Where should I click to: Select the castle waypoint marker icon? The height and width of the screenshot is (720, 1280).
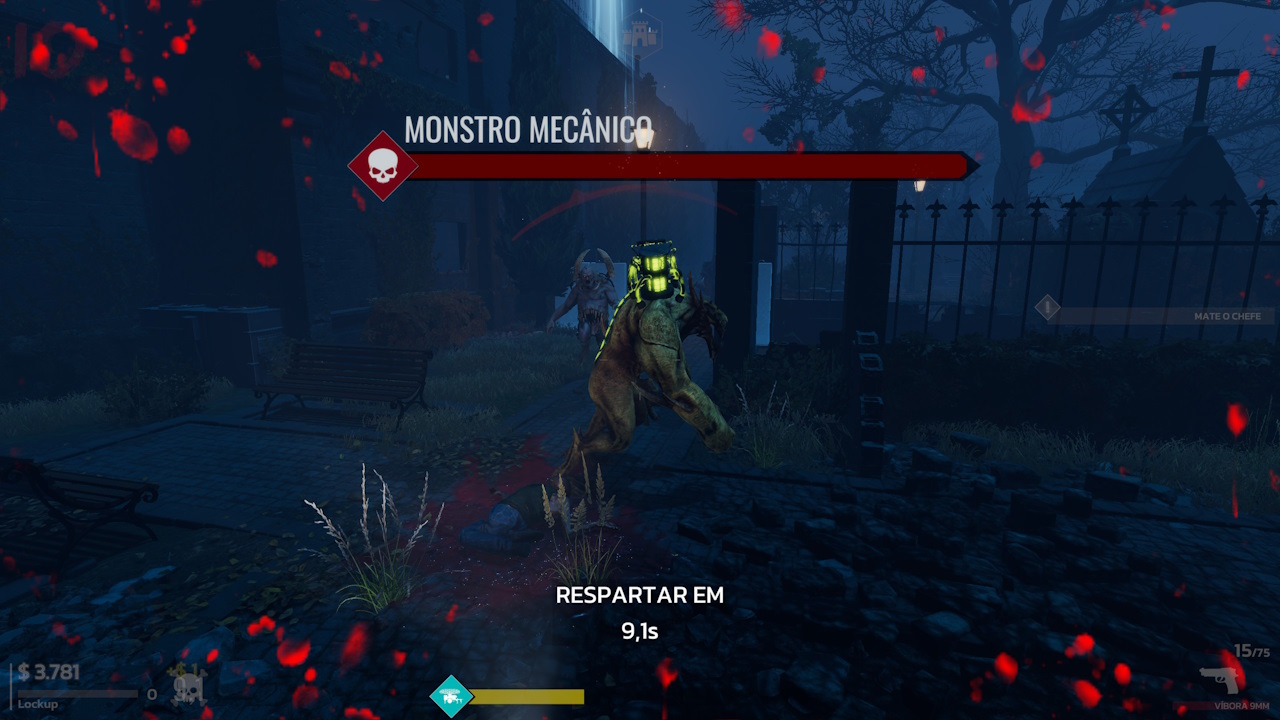640,34
